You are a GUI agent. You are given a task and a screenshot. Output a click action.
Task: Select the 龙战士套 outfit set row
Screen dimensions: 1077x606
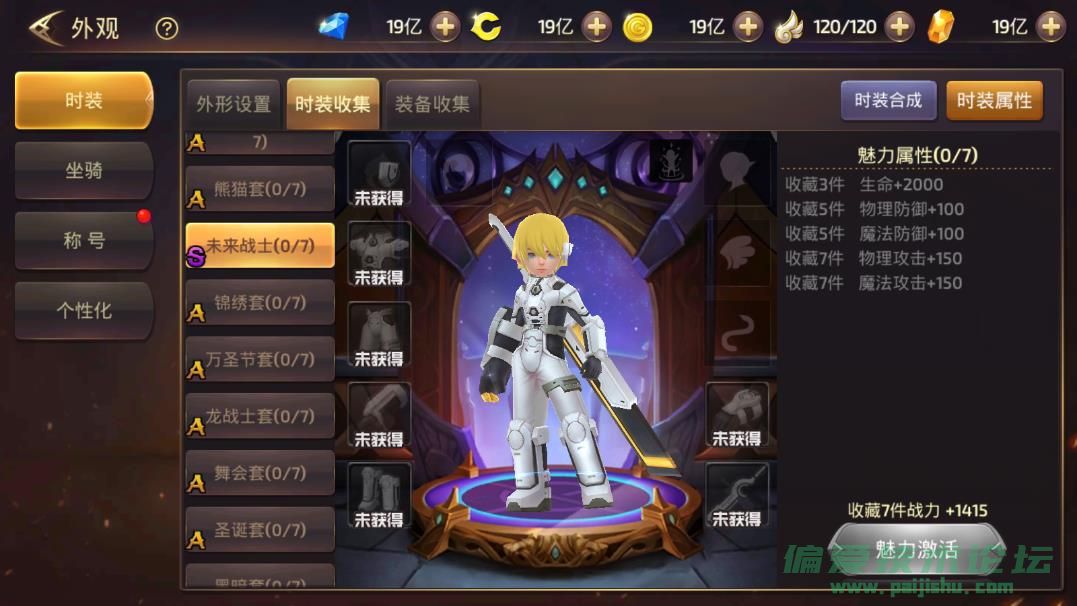click(260, 416)
